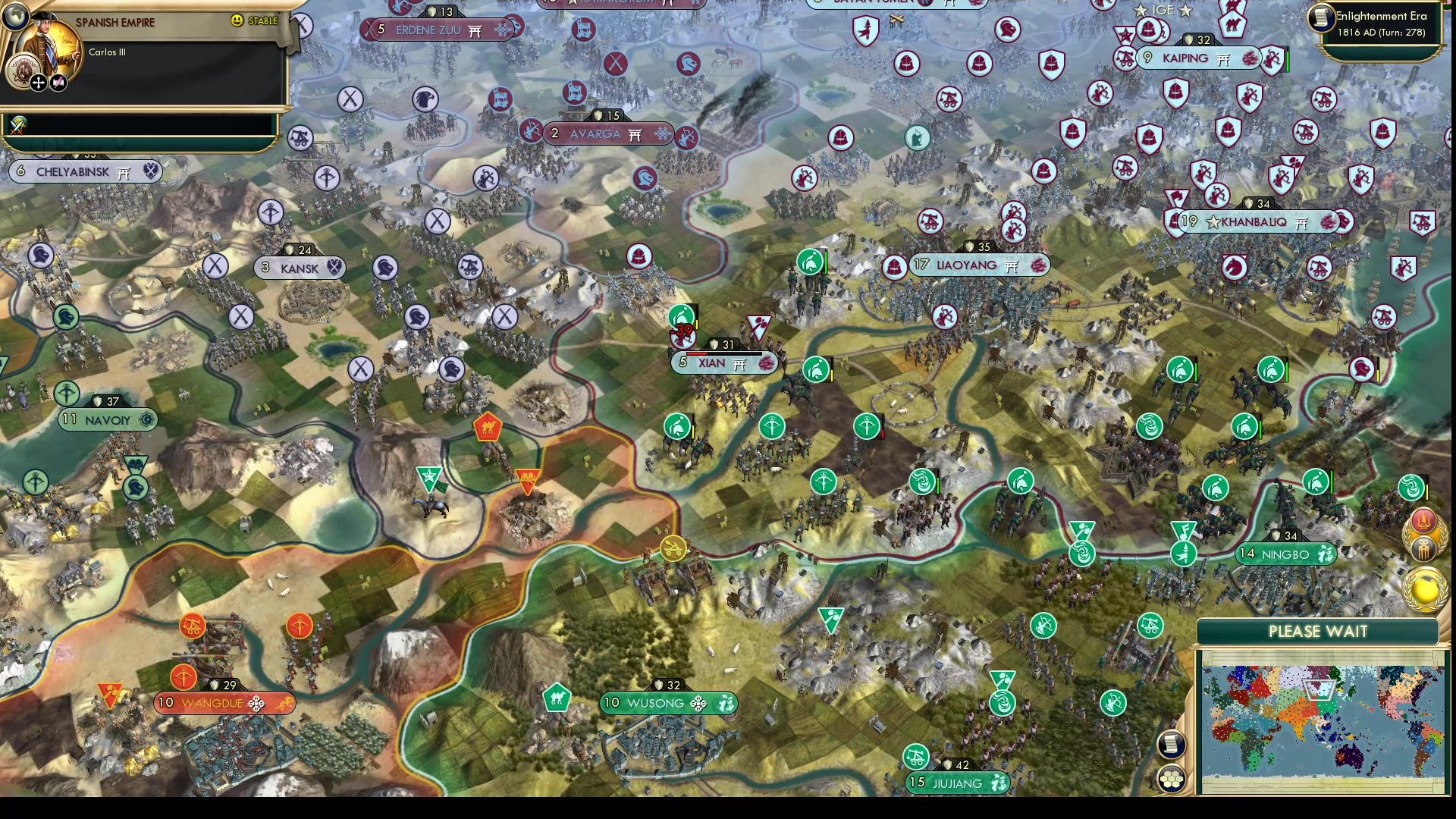Click the globe overview icon beside the leader portrait

pos(16,17)
